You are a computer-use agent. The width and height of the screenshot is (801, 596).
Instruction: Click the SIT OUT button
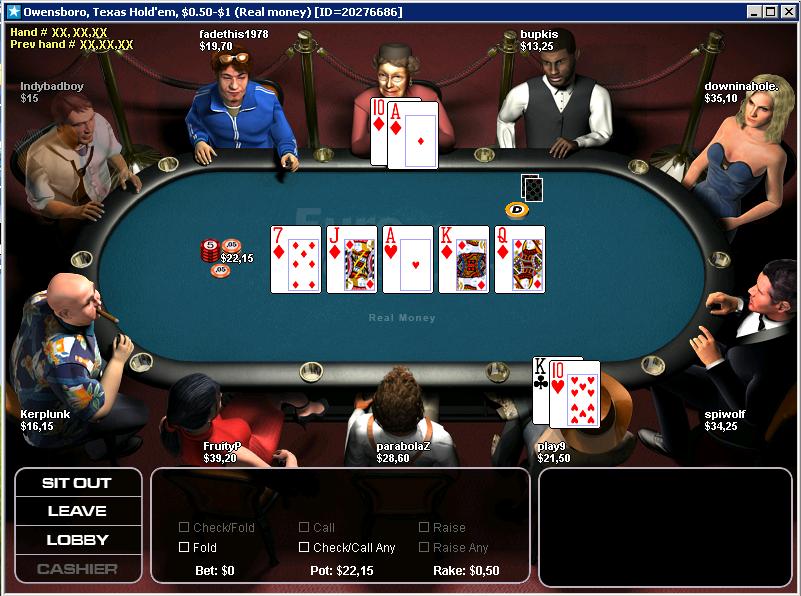coord(77,483)
